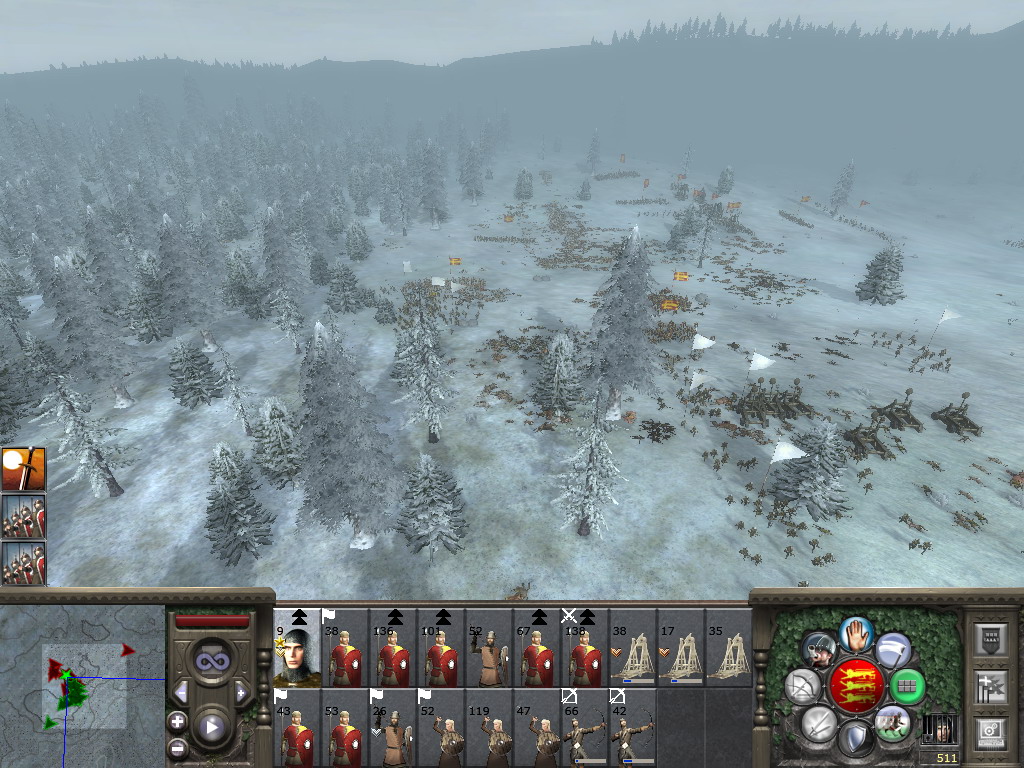Viewport: 1024px width, 768px height.
Task: Select the general's unit card
Action: (x=297, y=648)
